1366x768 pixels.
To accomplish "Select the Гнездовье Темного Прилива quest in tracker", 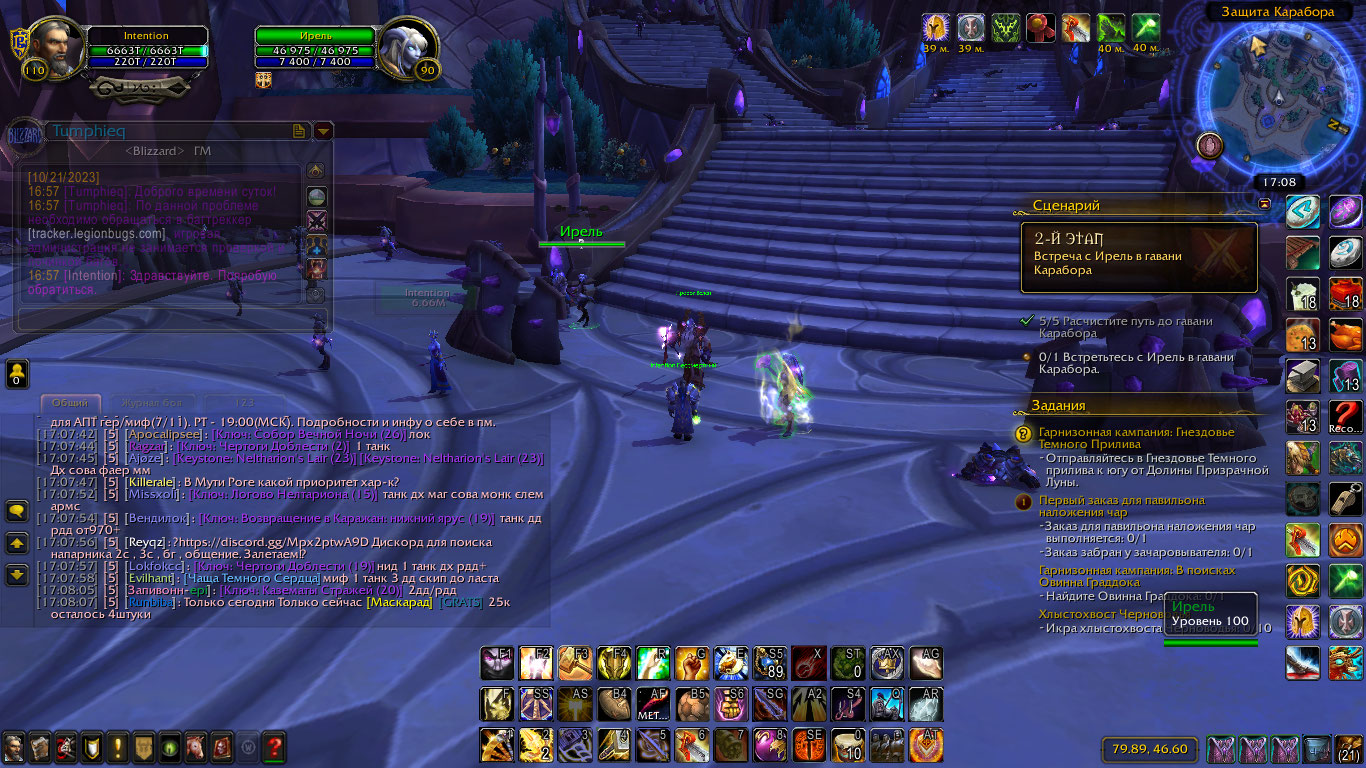I will click(1137, 438).
